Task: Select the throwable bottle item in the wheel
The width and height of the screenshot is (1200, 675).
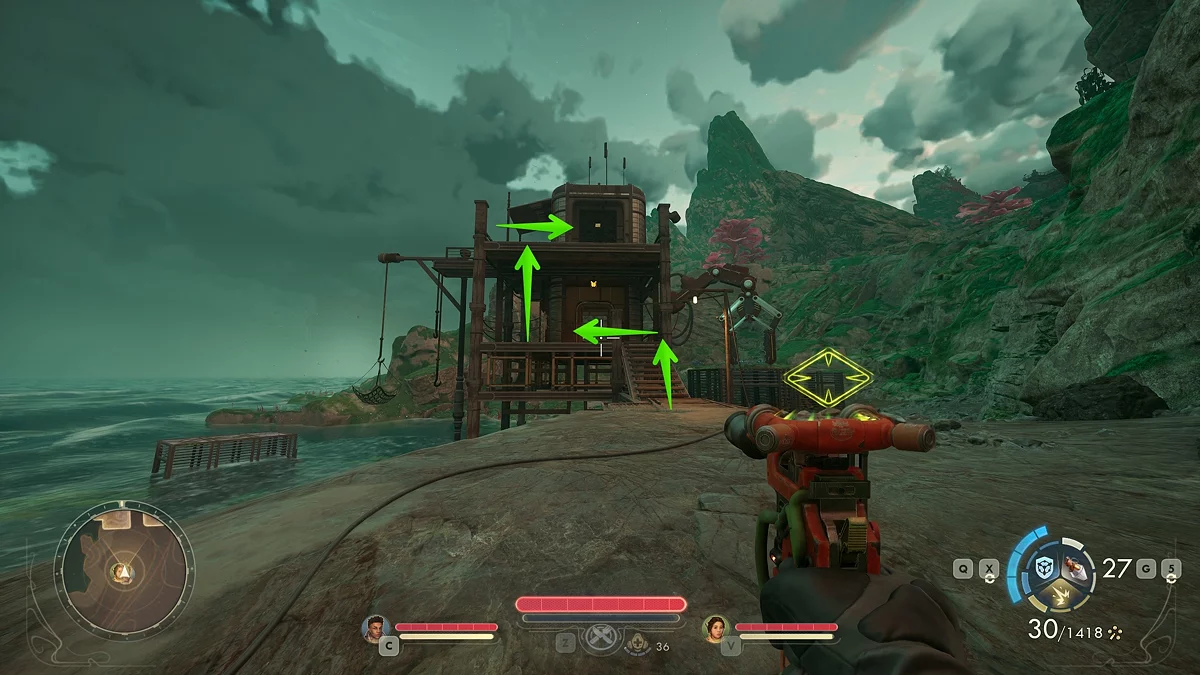Action: [1076, 567]
